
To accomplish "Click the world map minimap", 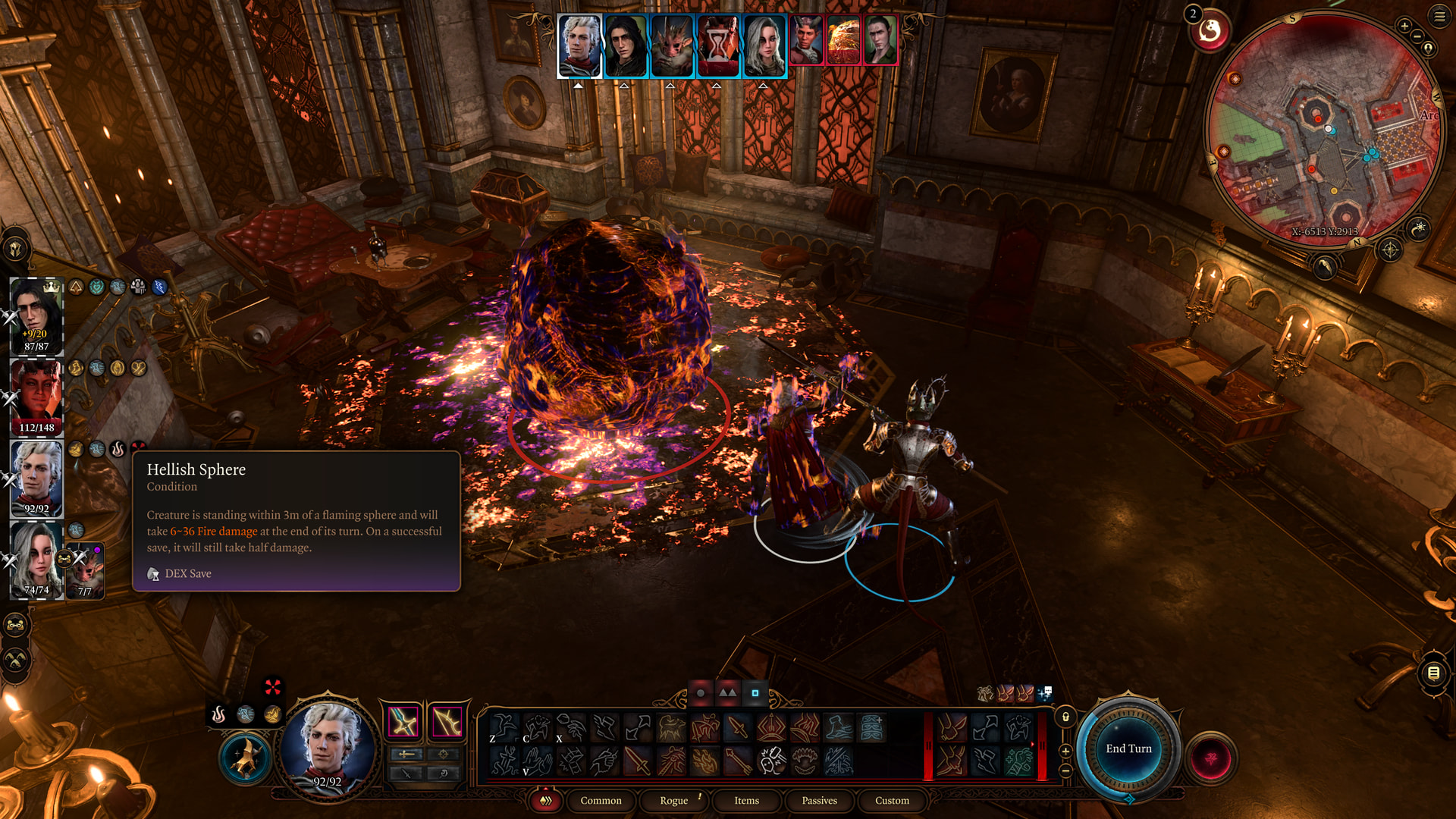I will [1323, 129].
